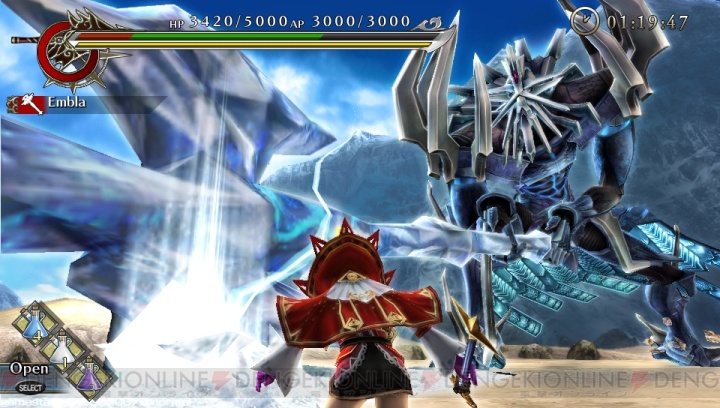Use the white potion item slot
This screenshot has height=408, width=720.
(x=64, y=350)
